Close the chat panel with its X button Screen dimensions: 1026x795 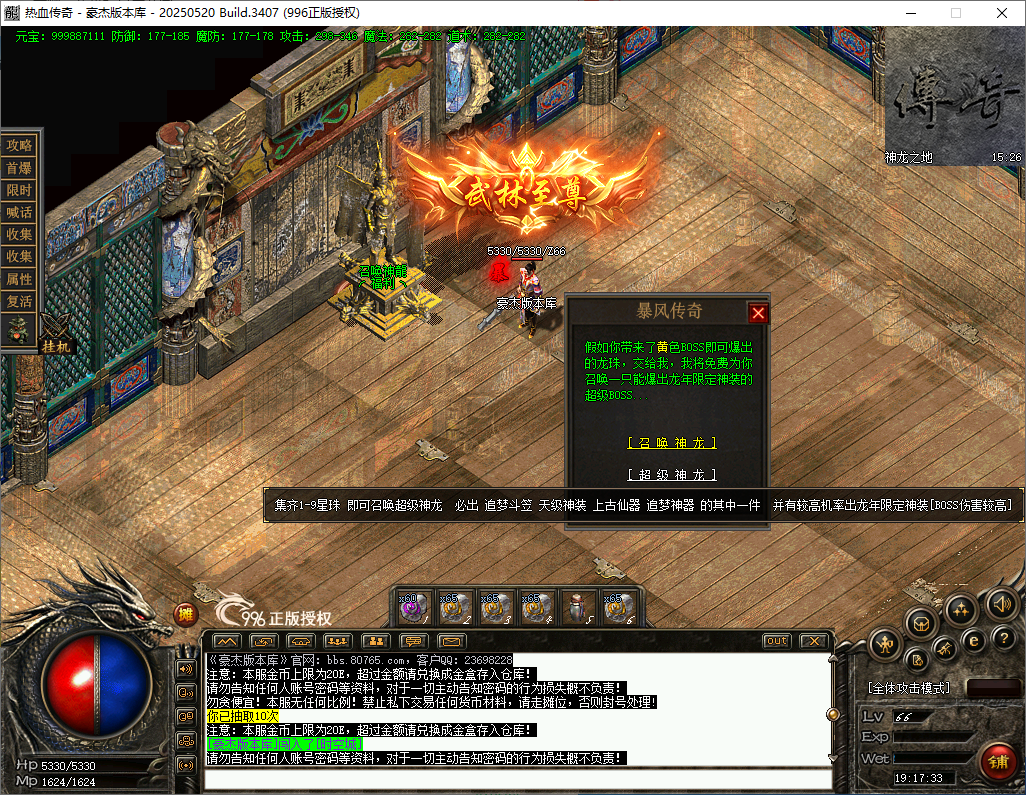pyautogui.click(x=813, y=641)
